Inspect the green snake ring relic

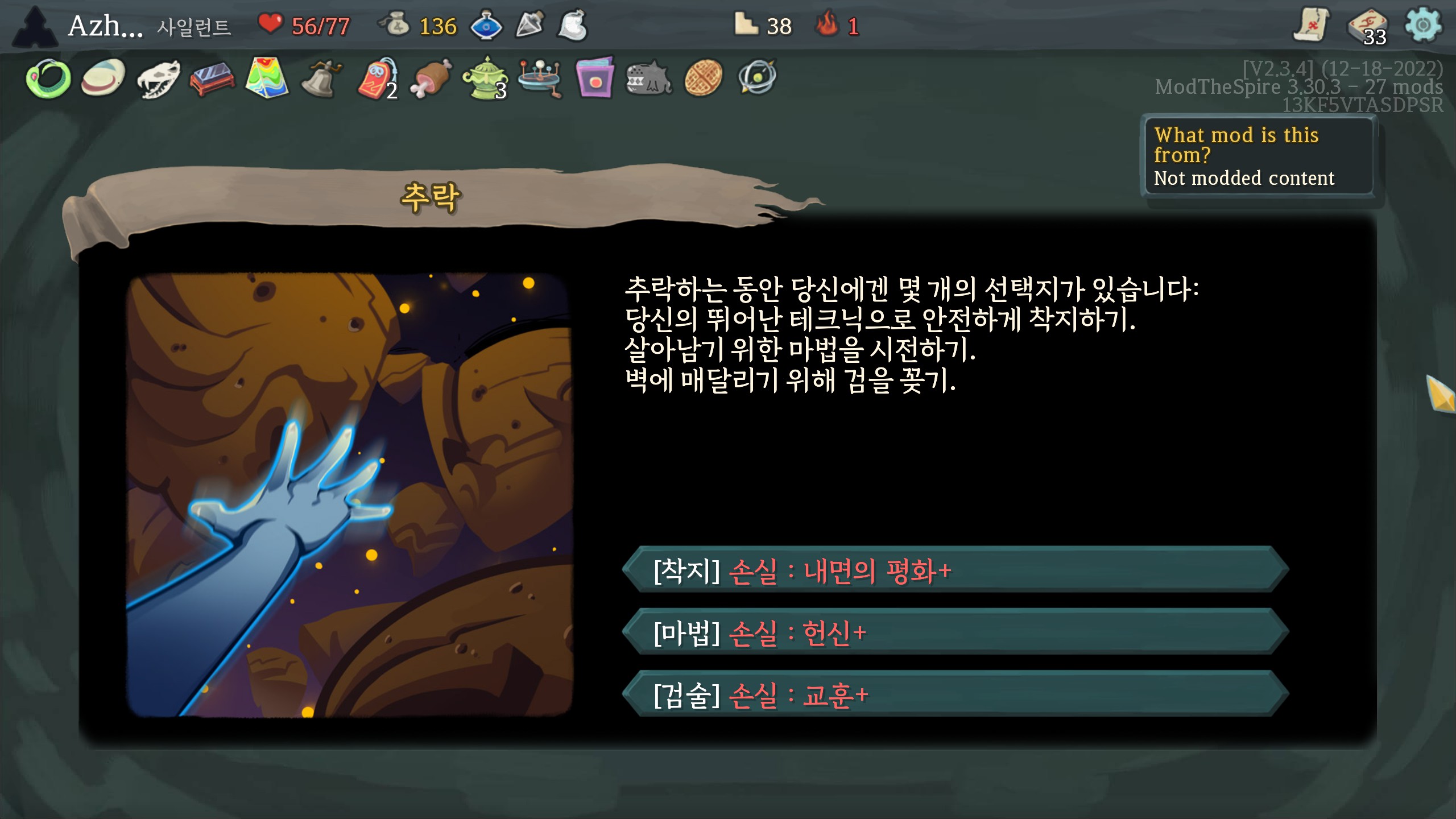coord(48,78)
